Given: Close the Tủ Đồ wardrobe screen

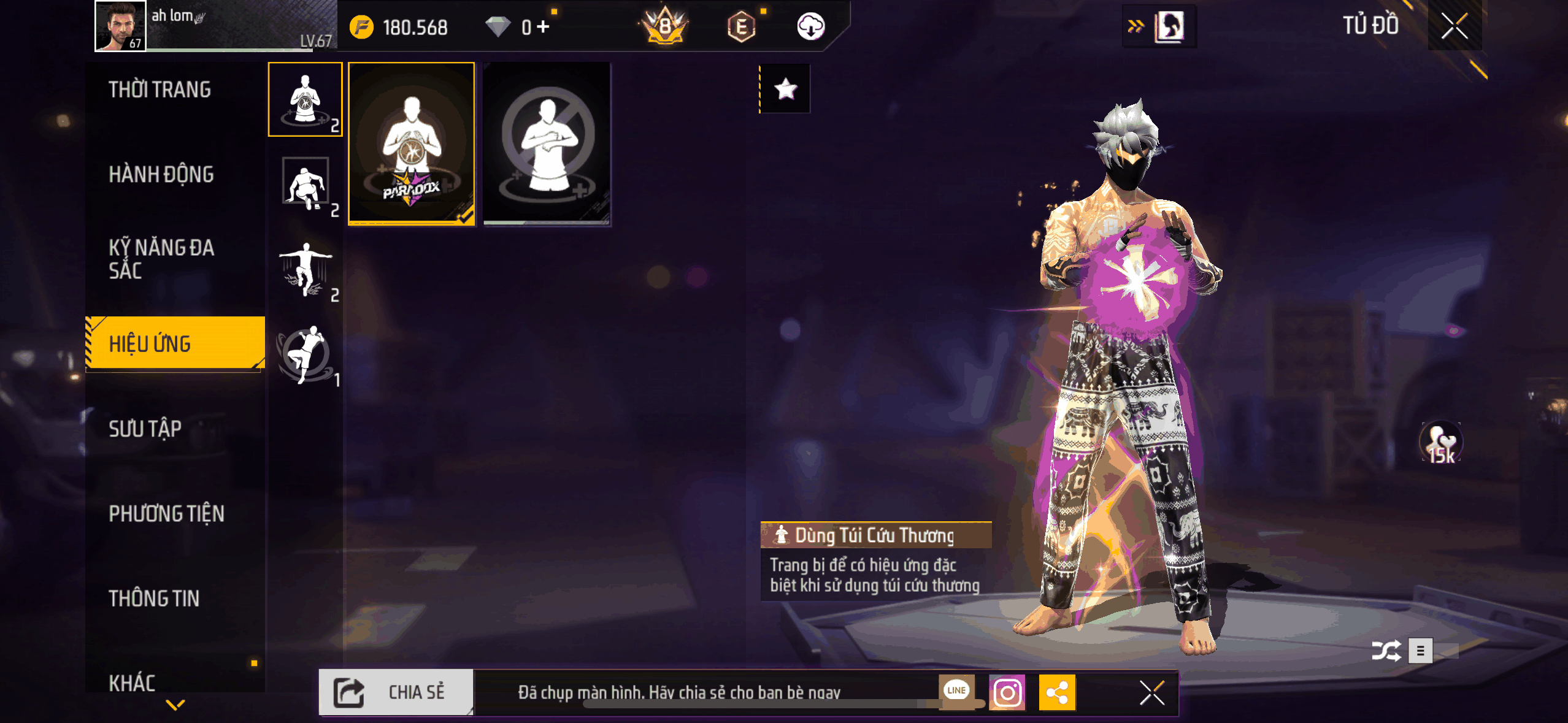Looking at the screenshot, I should pos(1454,26).
